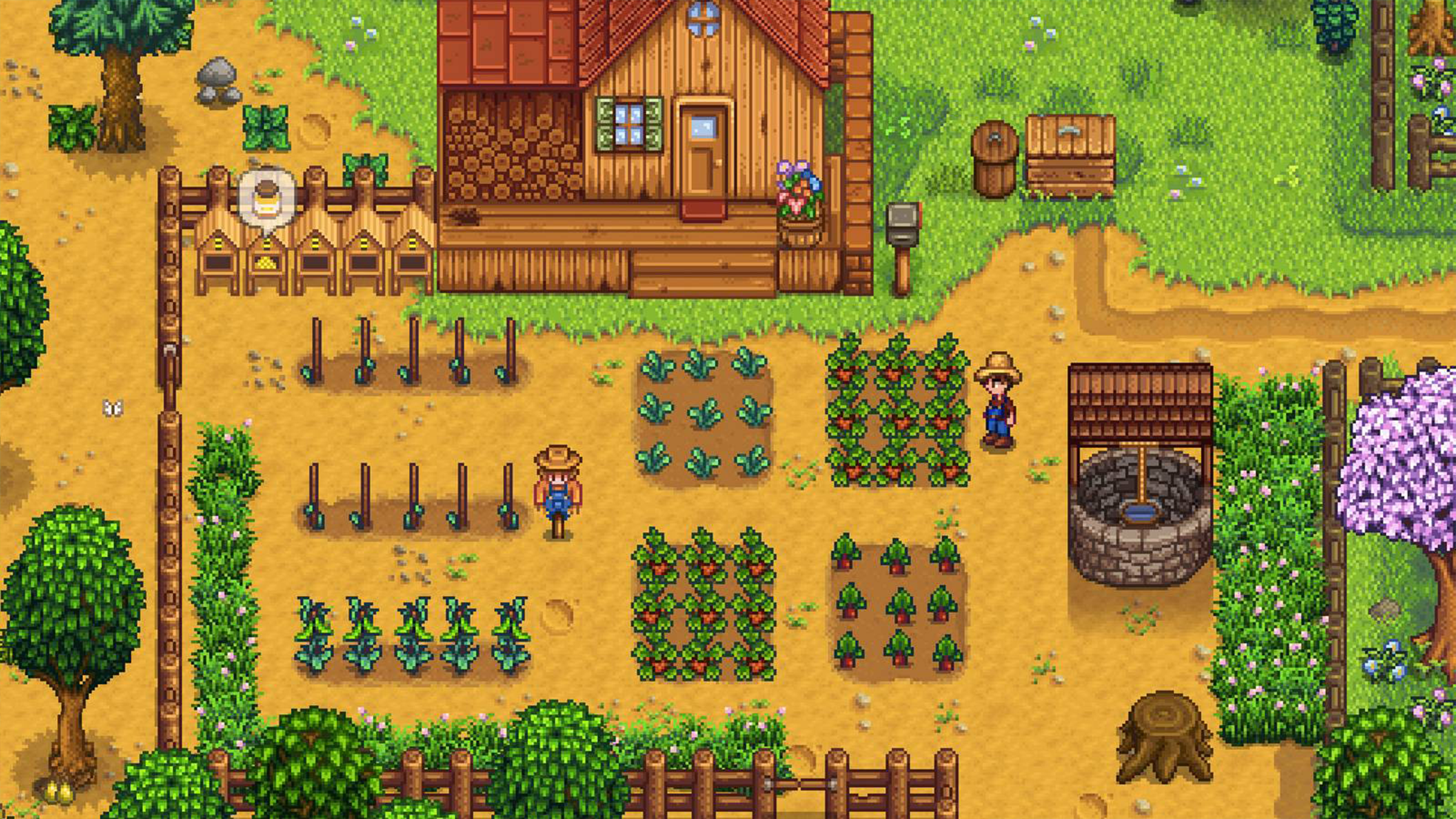Collect honey from the honey-ready bubble
The image size is (1456, 819).
[x=266, y=198]
